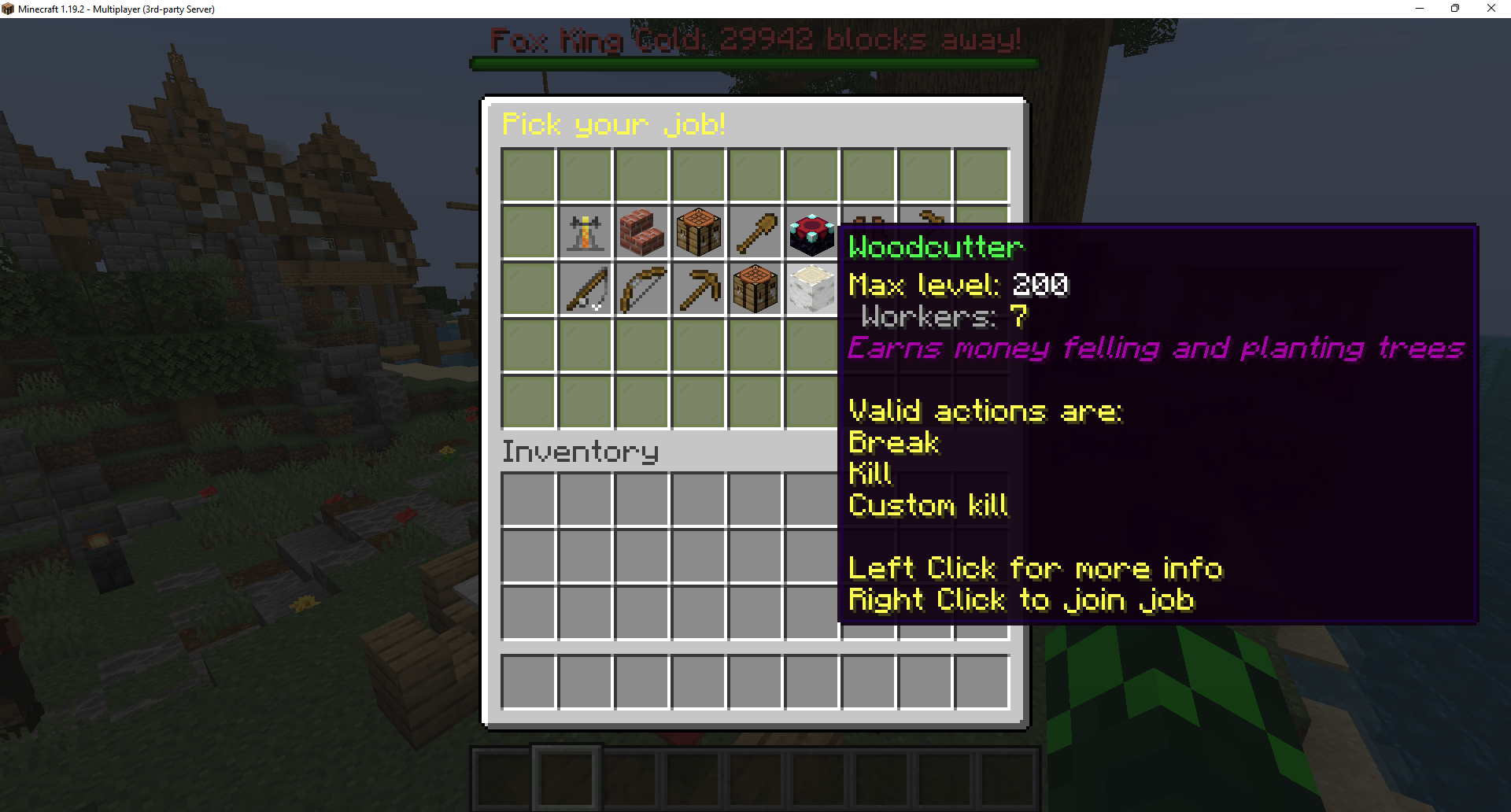Choose the fishing rod job icon
The height and width of the screenshot is (812, 1511).
(586, 290)
